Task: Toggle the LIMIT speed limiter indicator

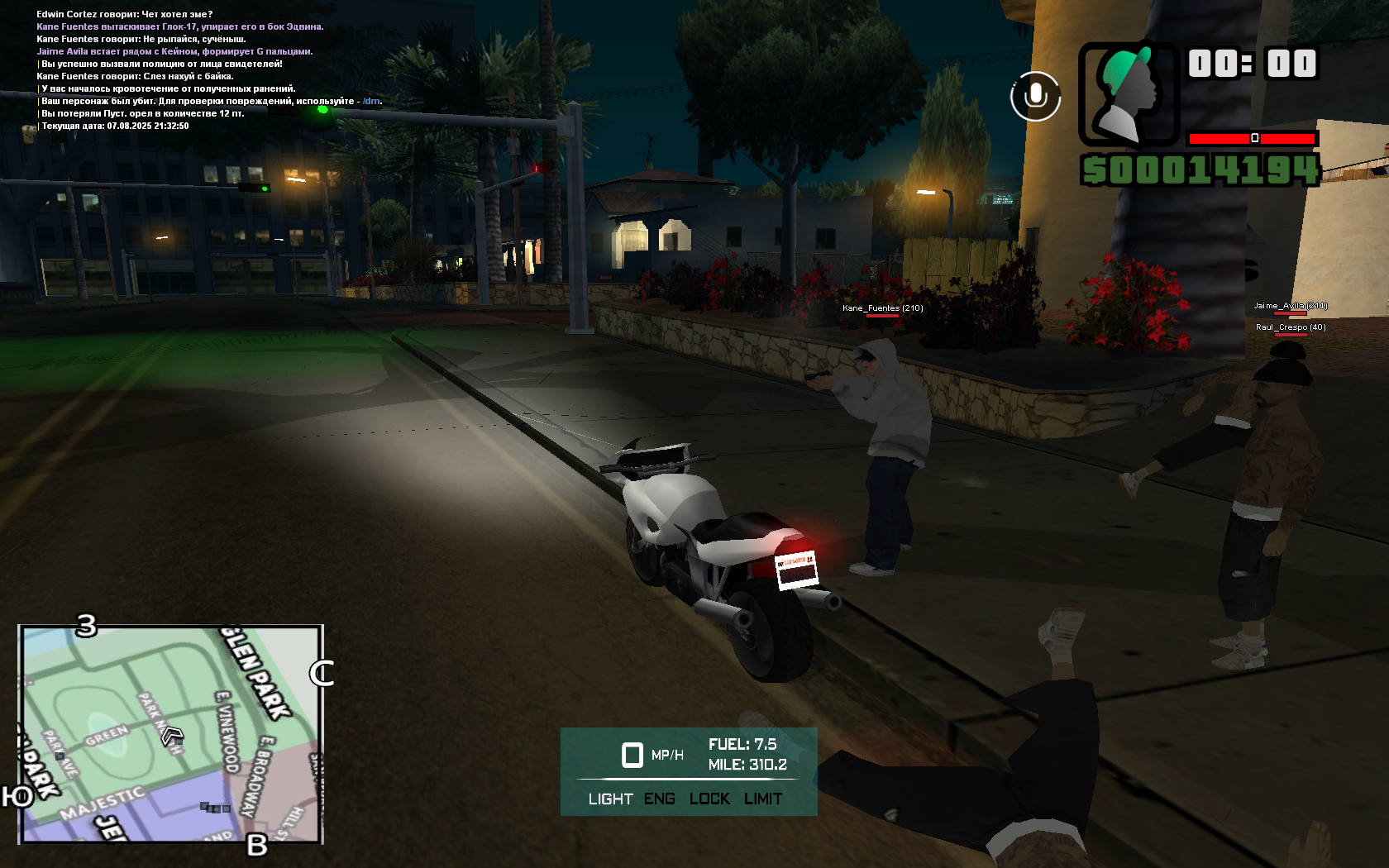Action: pyautogui.click(x=762, y=799)
